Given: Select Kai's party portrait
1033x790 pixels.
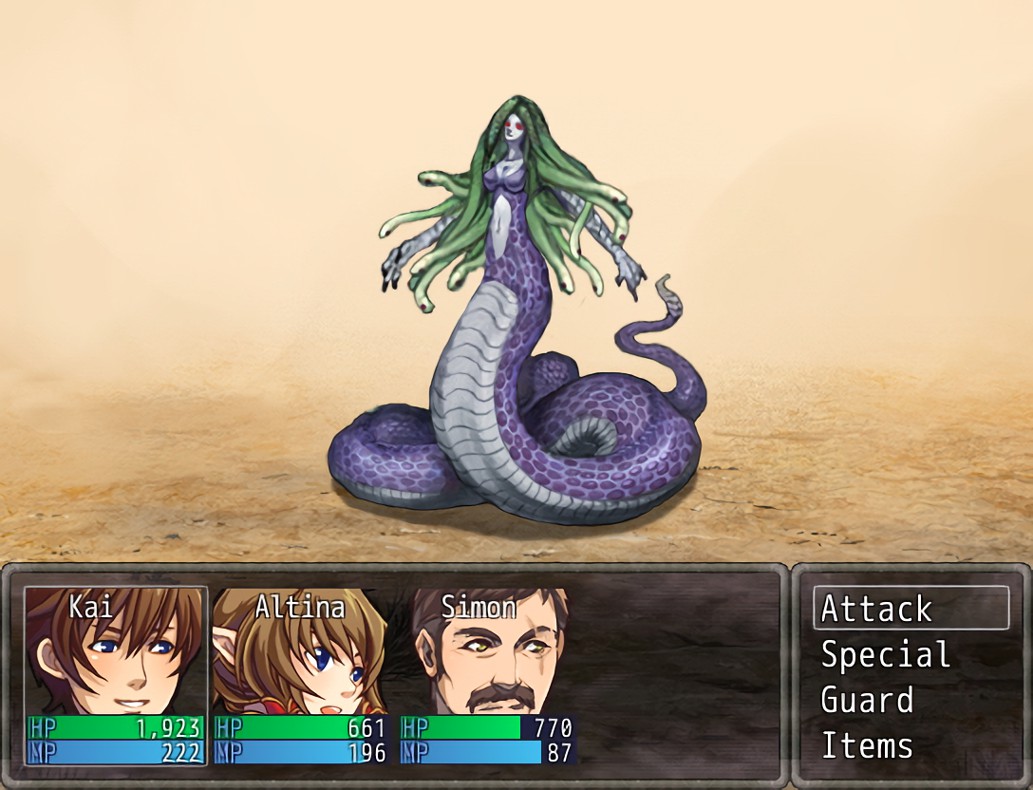Looking at the screenshot, I should 114,650.
